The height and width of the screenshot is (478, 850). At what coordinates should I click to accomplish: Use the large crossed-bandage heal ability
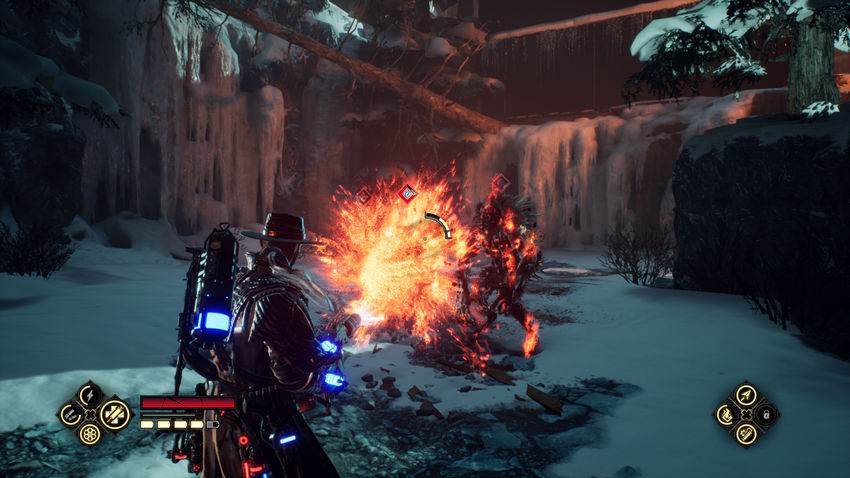coord(114,413)
